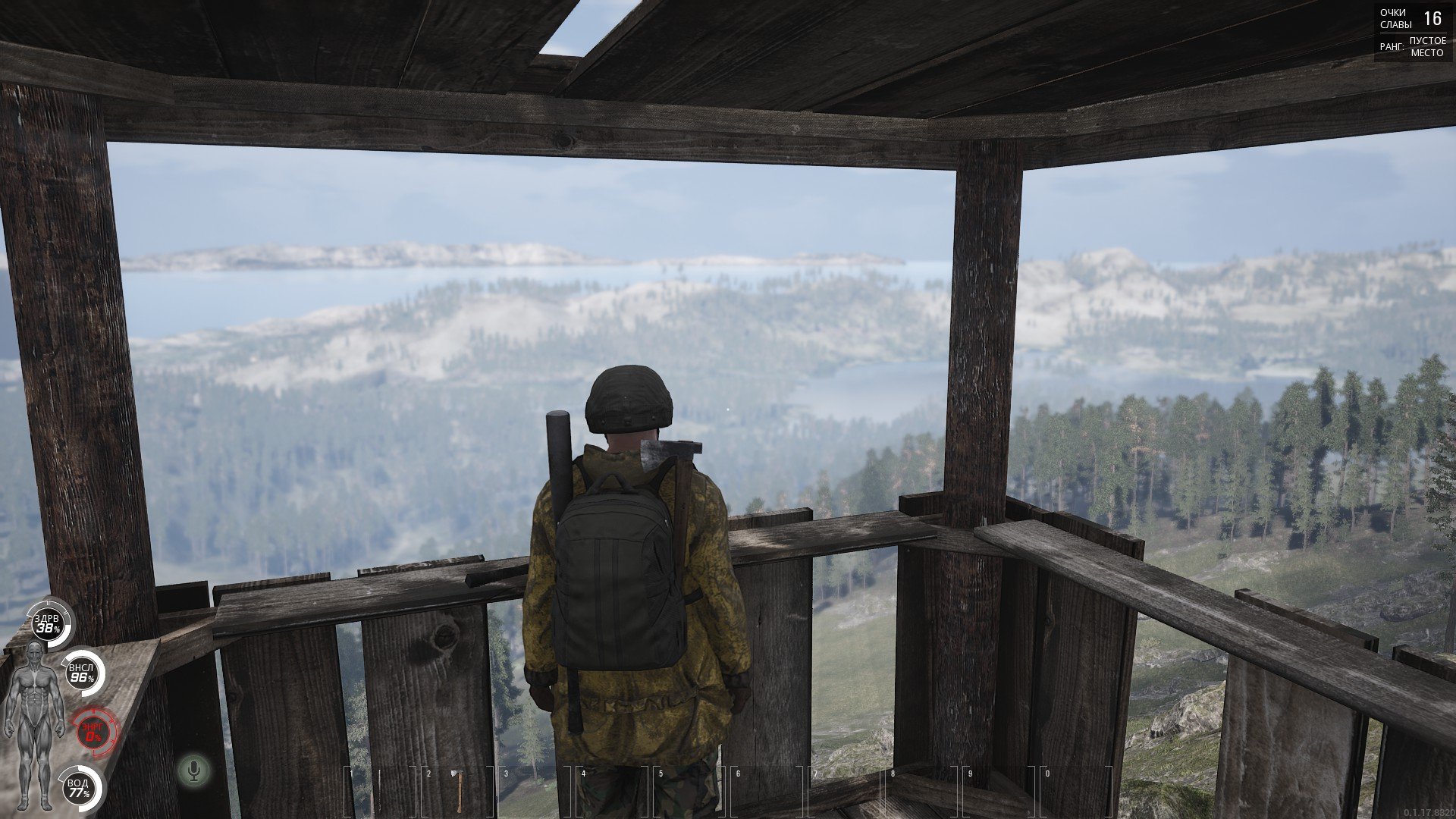Select the thin weapon in hotbar slot 1
Viewport: 1456px width, 819px height.
click(x=378, y=790)
